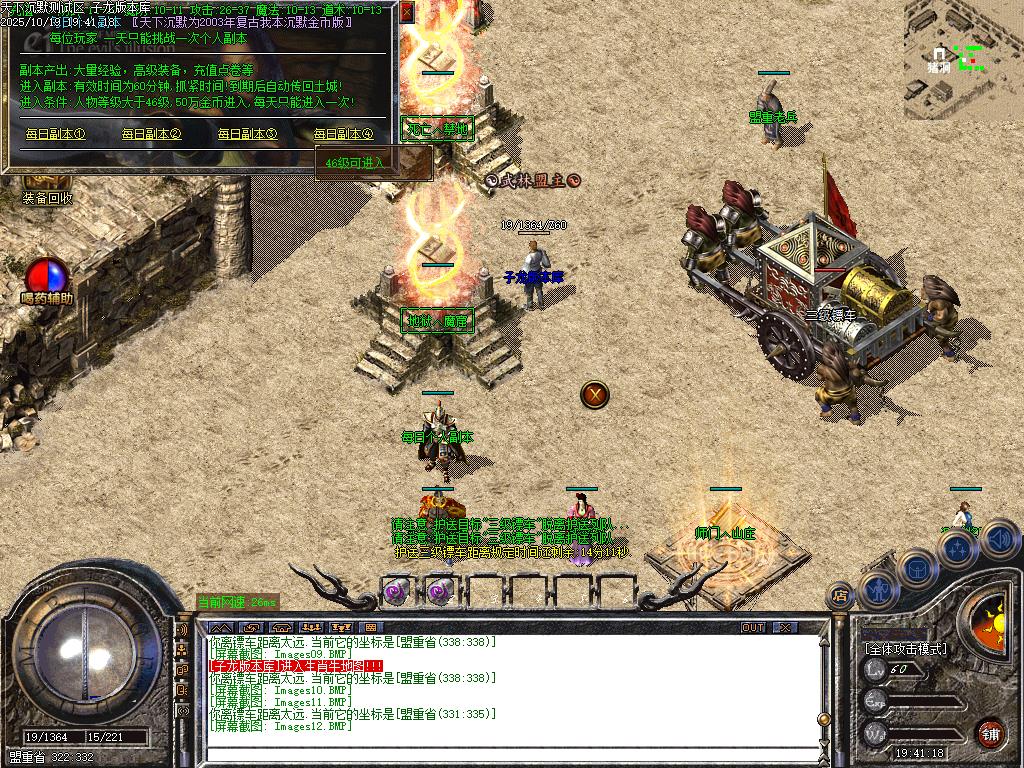Enter the 每日副本③ dungeon option
Image resolution: width=1024 pixels, height=768 pixels.
click(x=247, y=134)
